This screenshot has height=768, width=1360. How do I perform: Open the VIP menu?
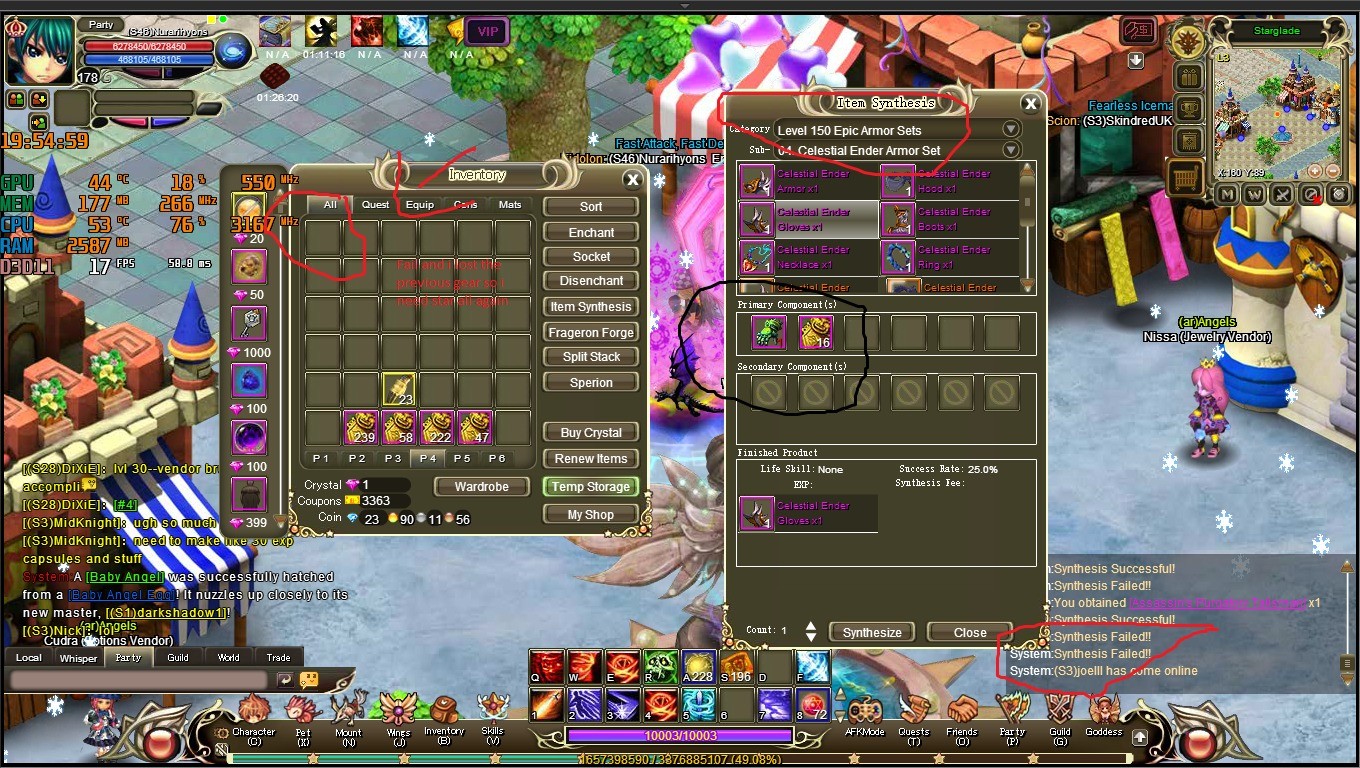(x=487, y=32)
